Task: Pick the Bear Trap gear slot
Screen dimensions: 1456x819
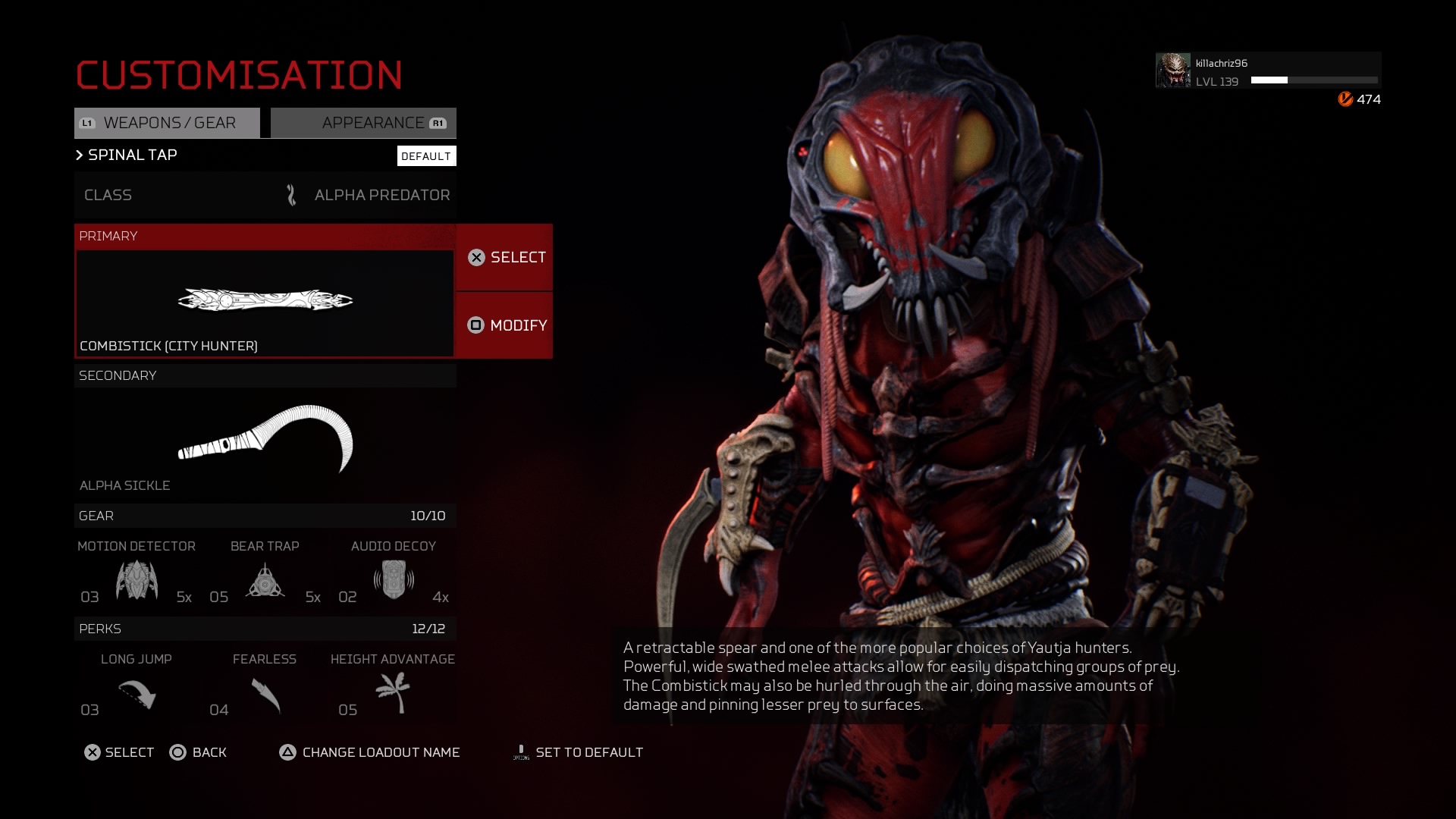Action: point(265,580)
